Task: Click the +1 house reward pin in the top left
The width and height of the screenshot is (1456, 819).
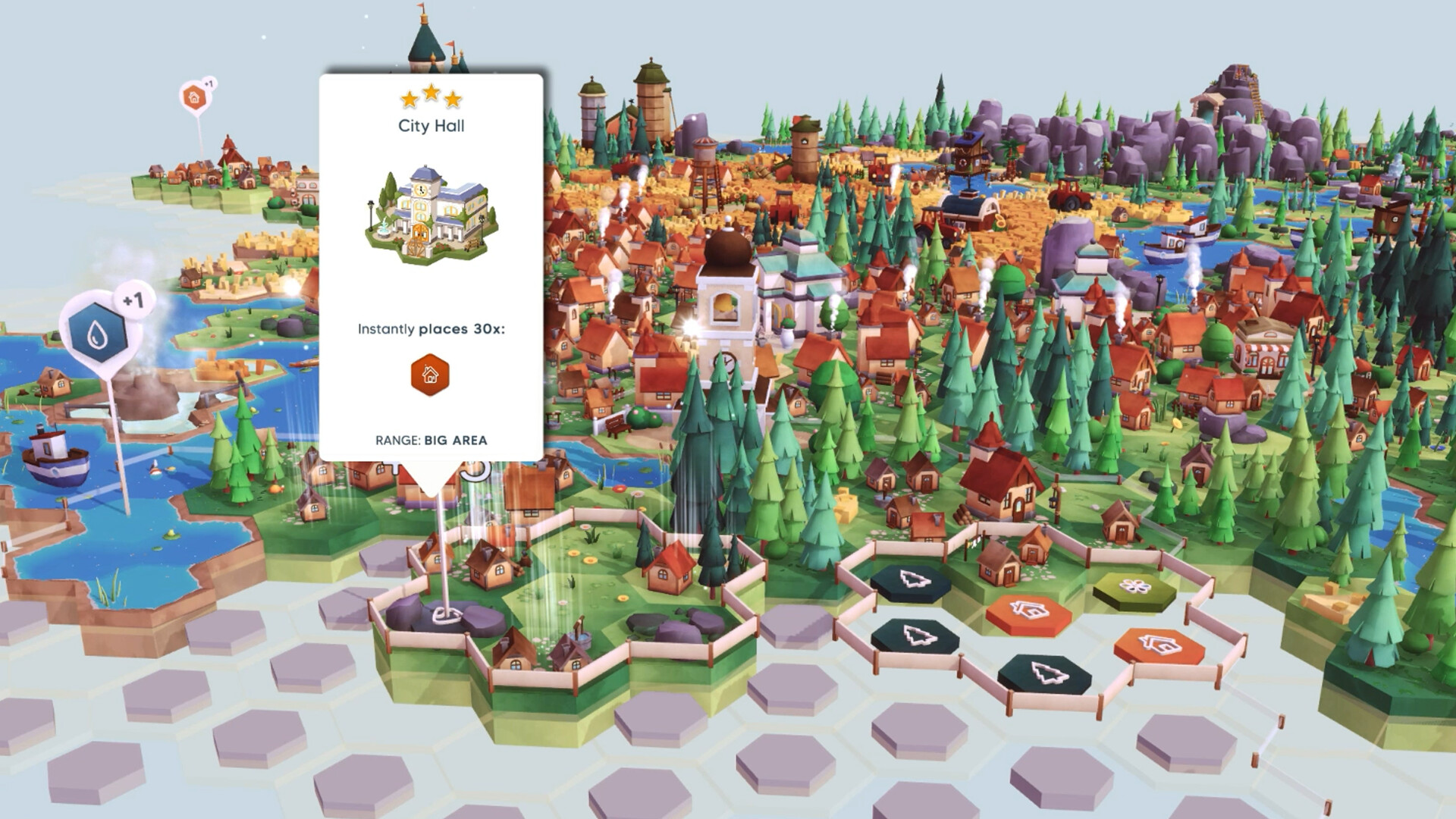Action: (x=193, y=97)
